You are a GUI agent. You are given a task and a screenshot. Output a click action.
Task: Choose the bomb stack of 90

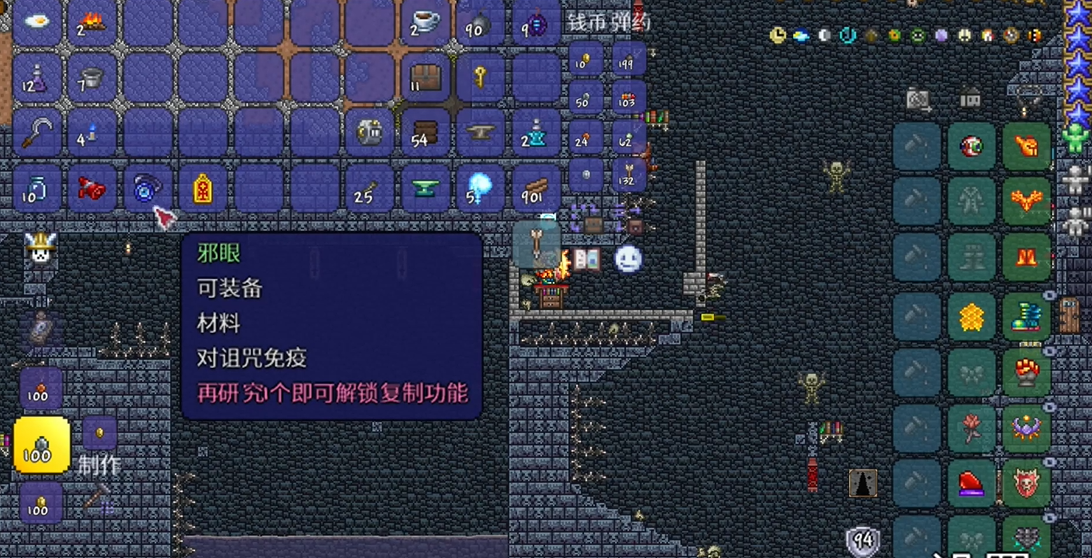(x=481, y=22)
